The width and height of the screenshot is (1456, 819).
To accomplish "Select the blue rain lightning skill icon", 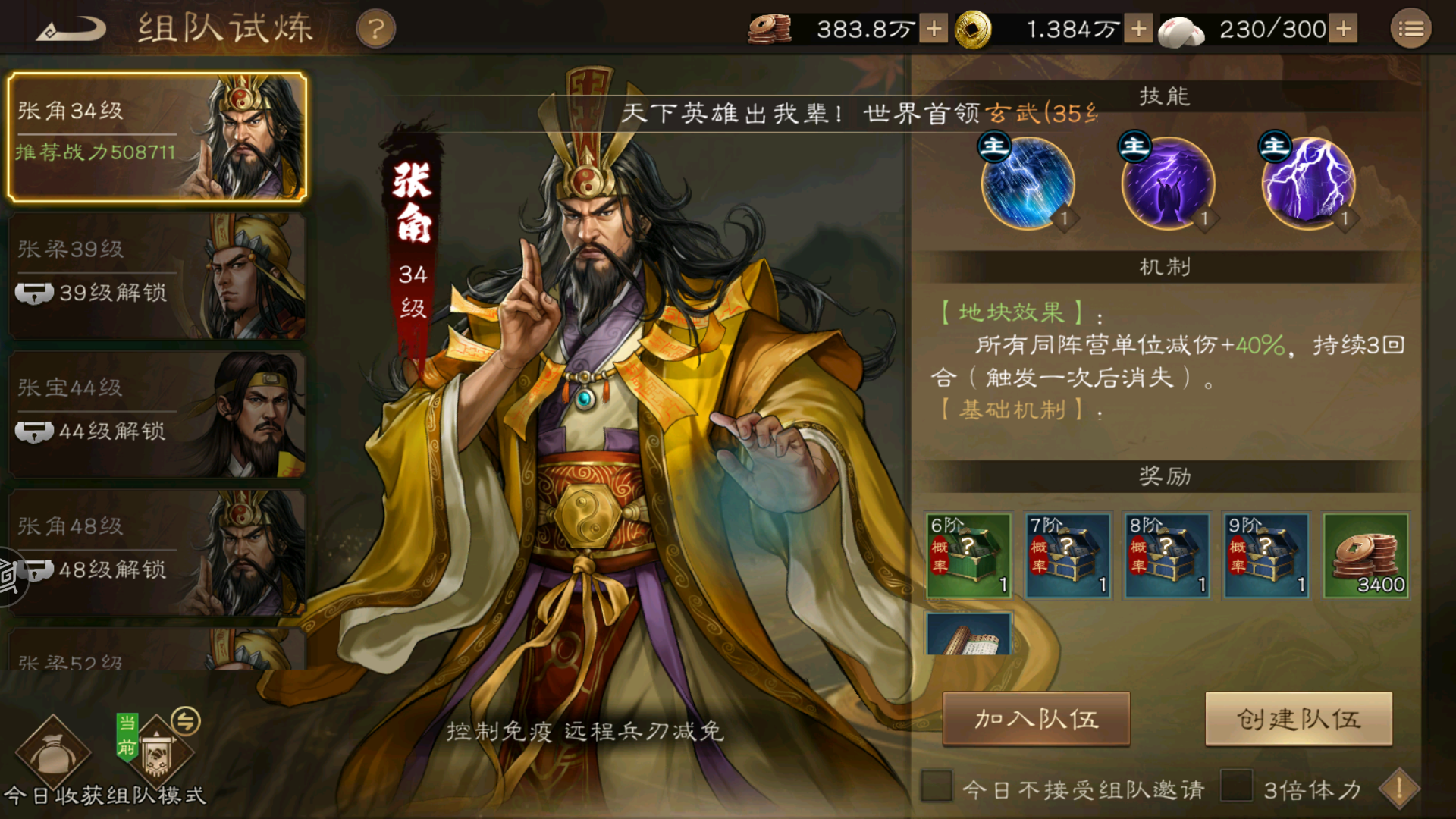I will pyautogui.click(x=1029, y=182).
